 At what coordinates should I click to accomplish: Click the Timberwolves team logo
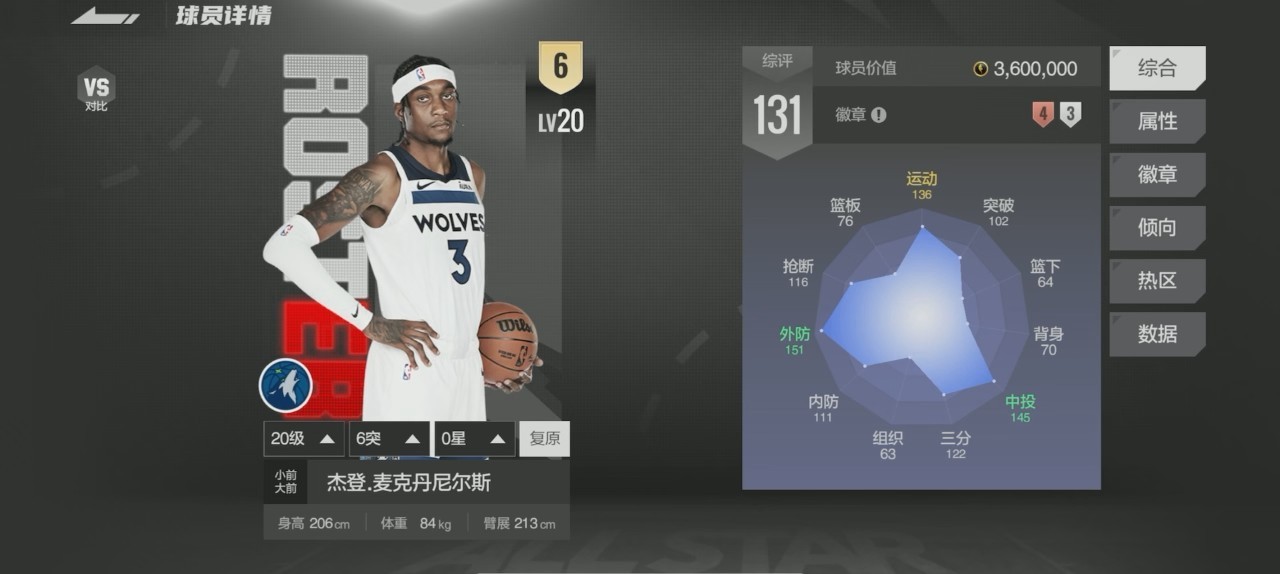click(286, 386)
